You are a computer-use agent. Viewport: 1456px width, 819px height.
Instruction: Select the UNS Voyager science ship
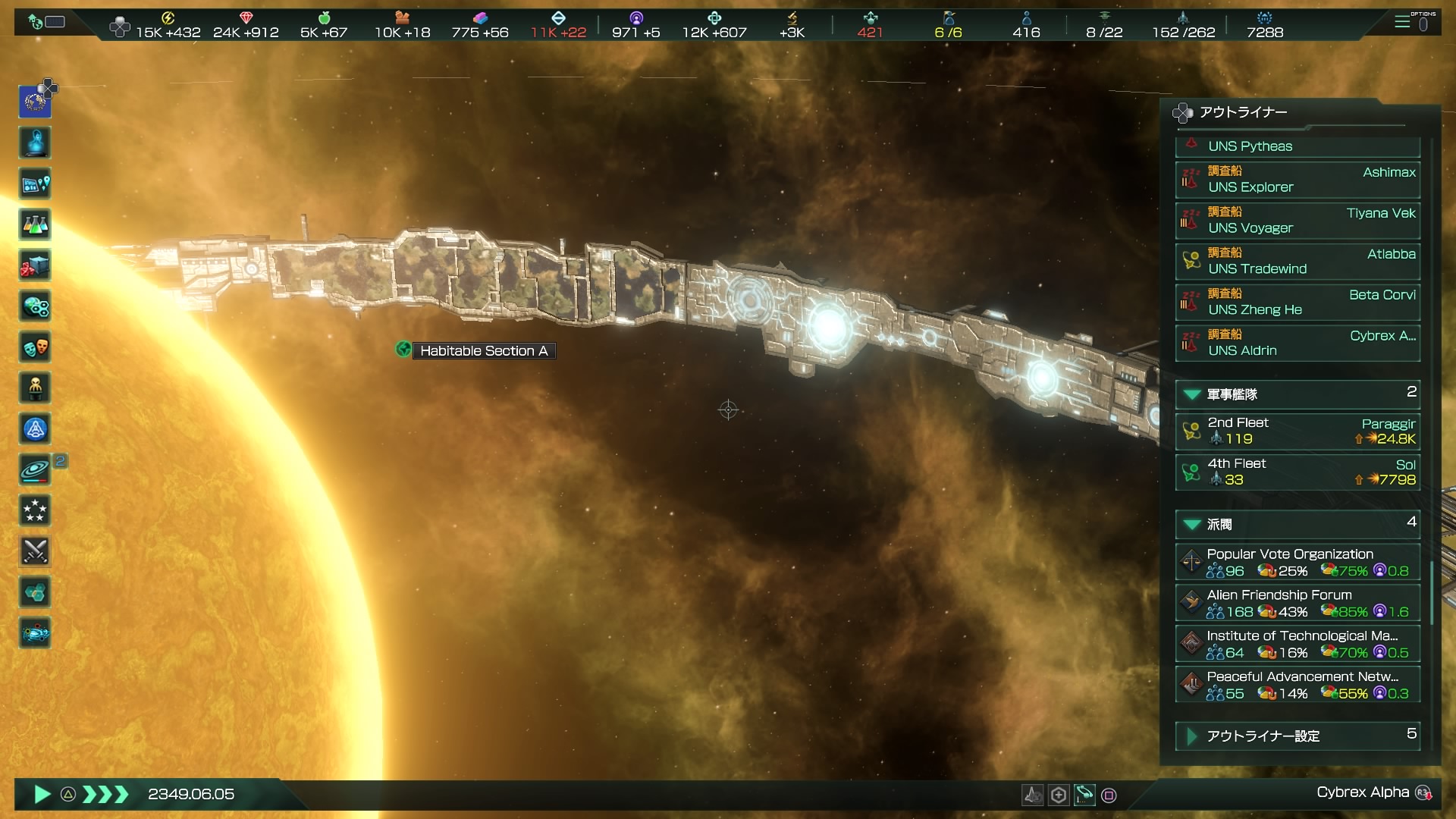1297,221
